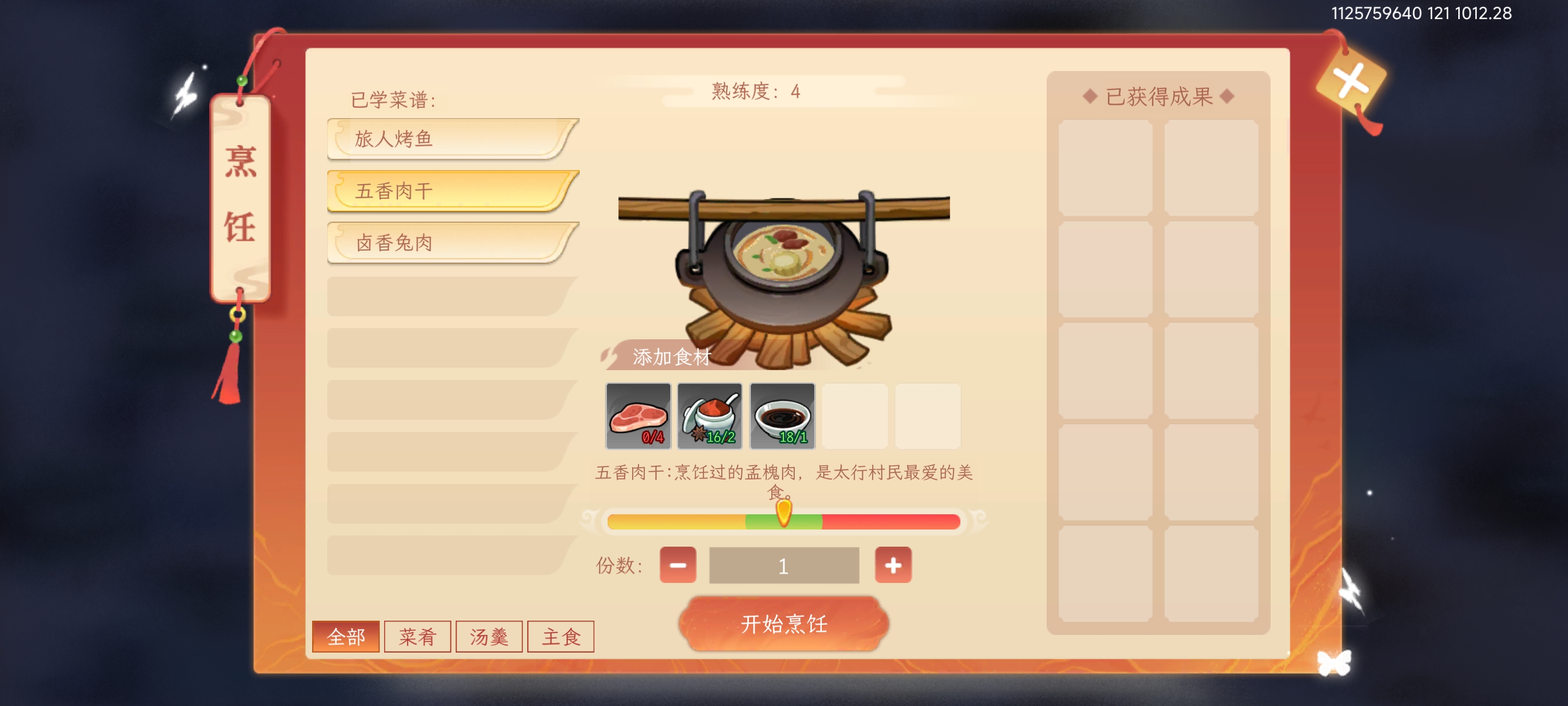Viewport: 1568px width, 706px height.
Task: Open the 烹饪 panel tag on the left
Action: (241, 195)
